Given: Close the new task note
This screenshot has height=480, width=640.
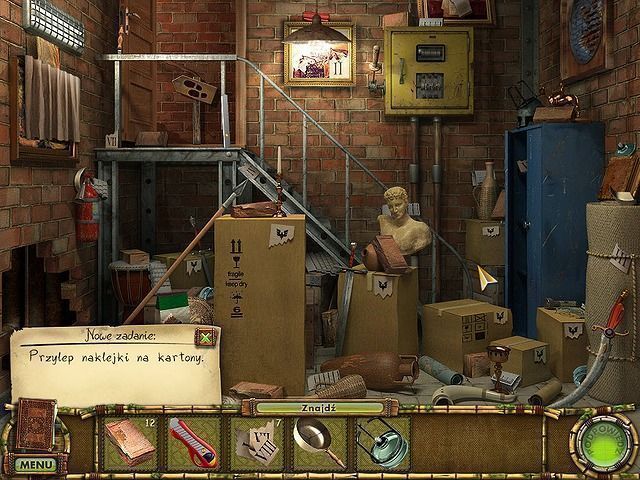Looking at the screenshot, I should click(205, 337).
